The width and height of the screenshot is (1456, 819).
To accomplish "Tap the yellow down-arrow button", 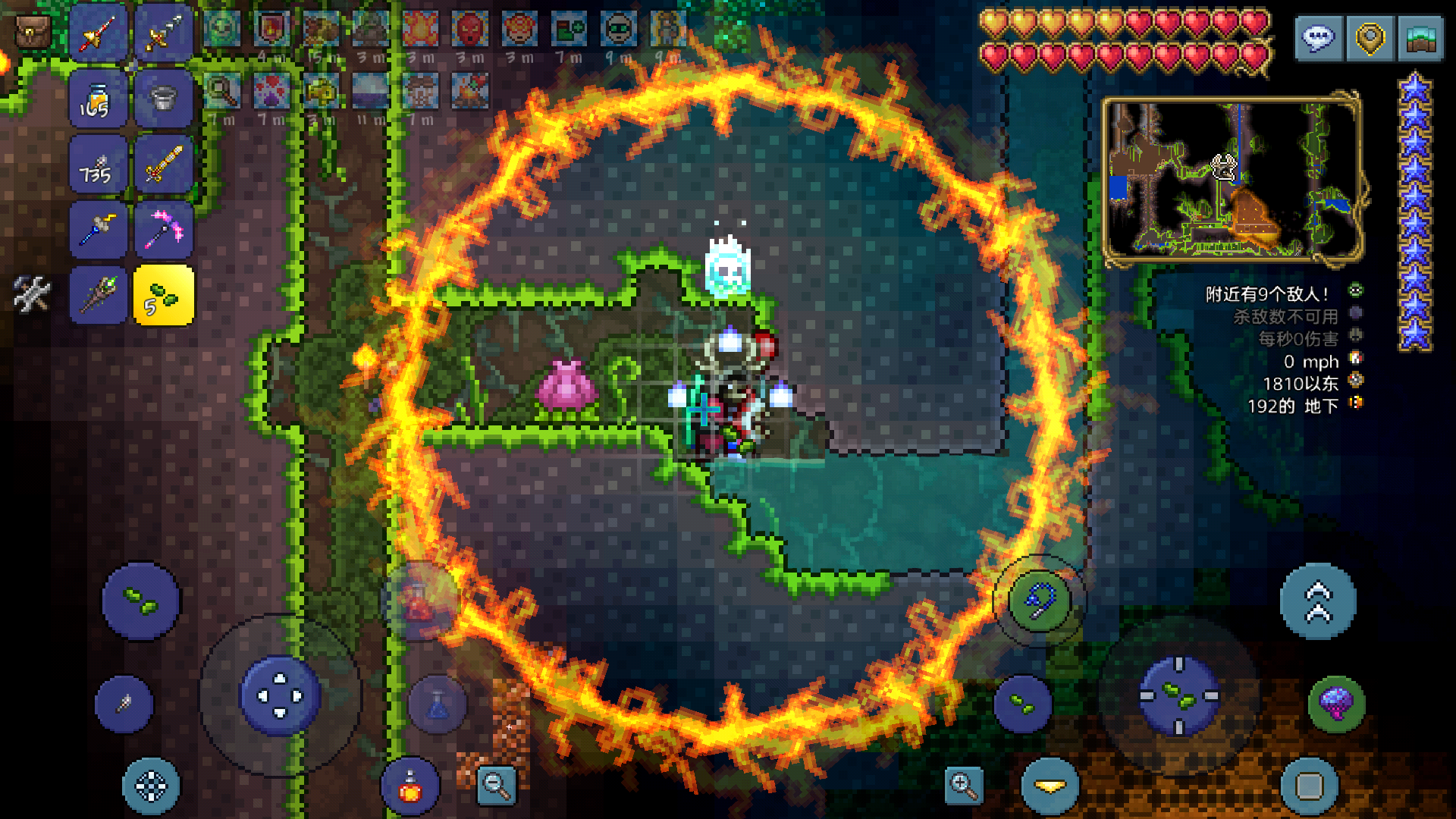I will click(x=1050, y=786).
